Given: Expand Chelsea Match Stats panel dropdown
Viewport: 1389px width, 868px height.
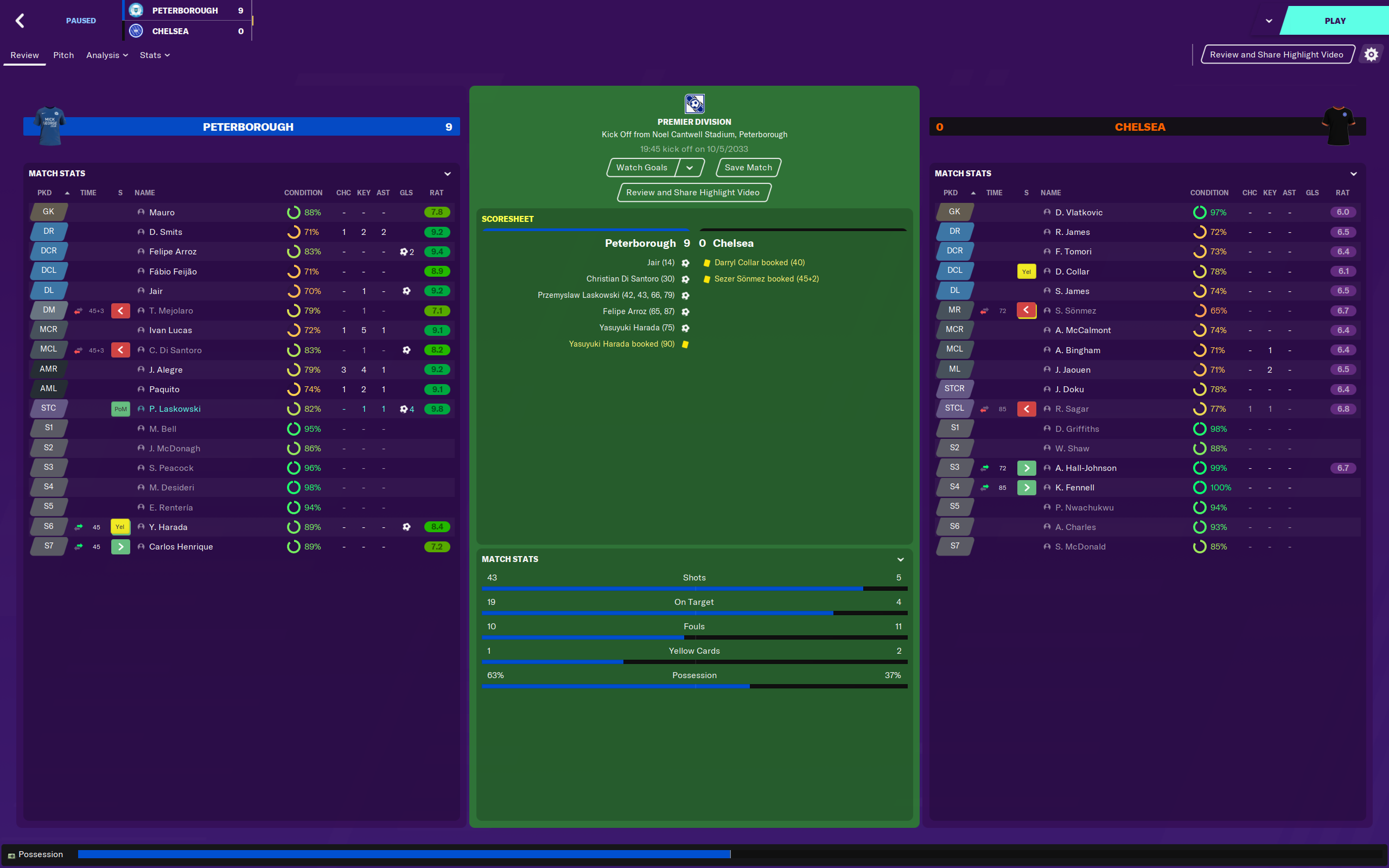Looking at the screenshot, I should 1353,174.
